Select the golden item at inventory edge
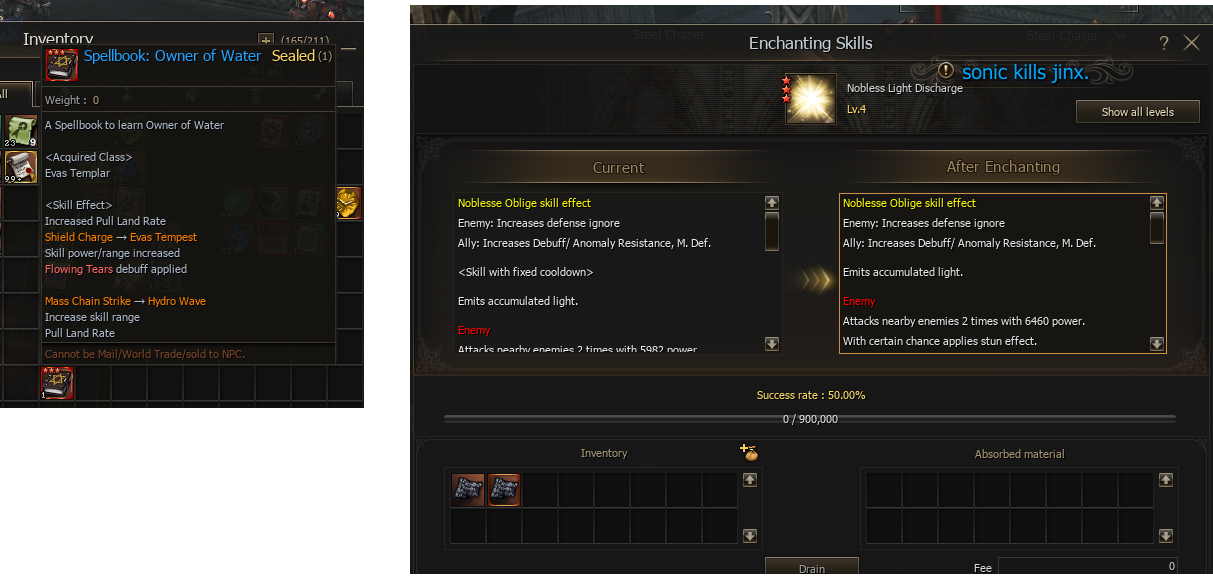Viewport: 1213px width, 577px height. click(x=349, y=202)
